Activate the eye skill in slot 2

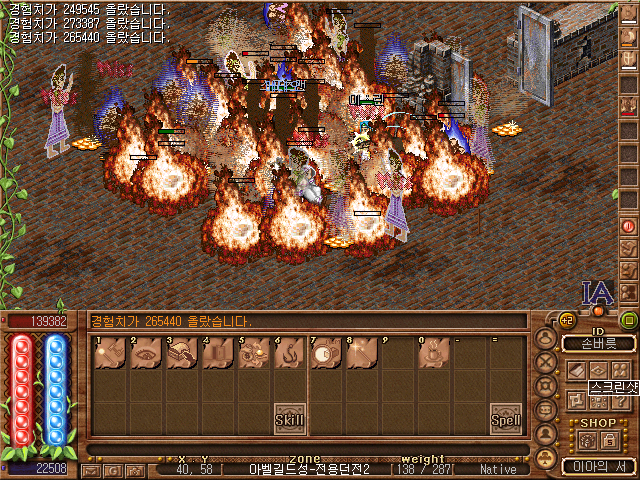tap(146, 353)
